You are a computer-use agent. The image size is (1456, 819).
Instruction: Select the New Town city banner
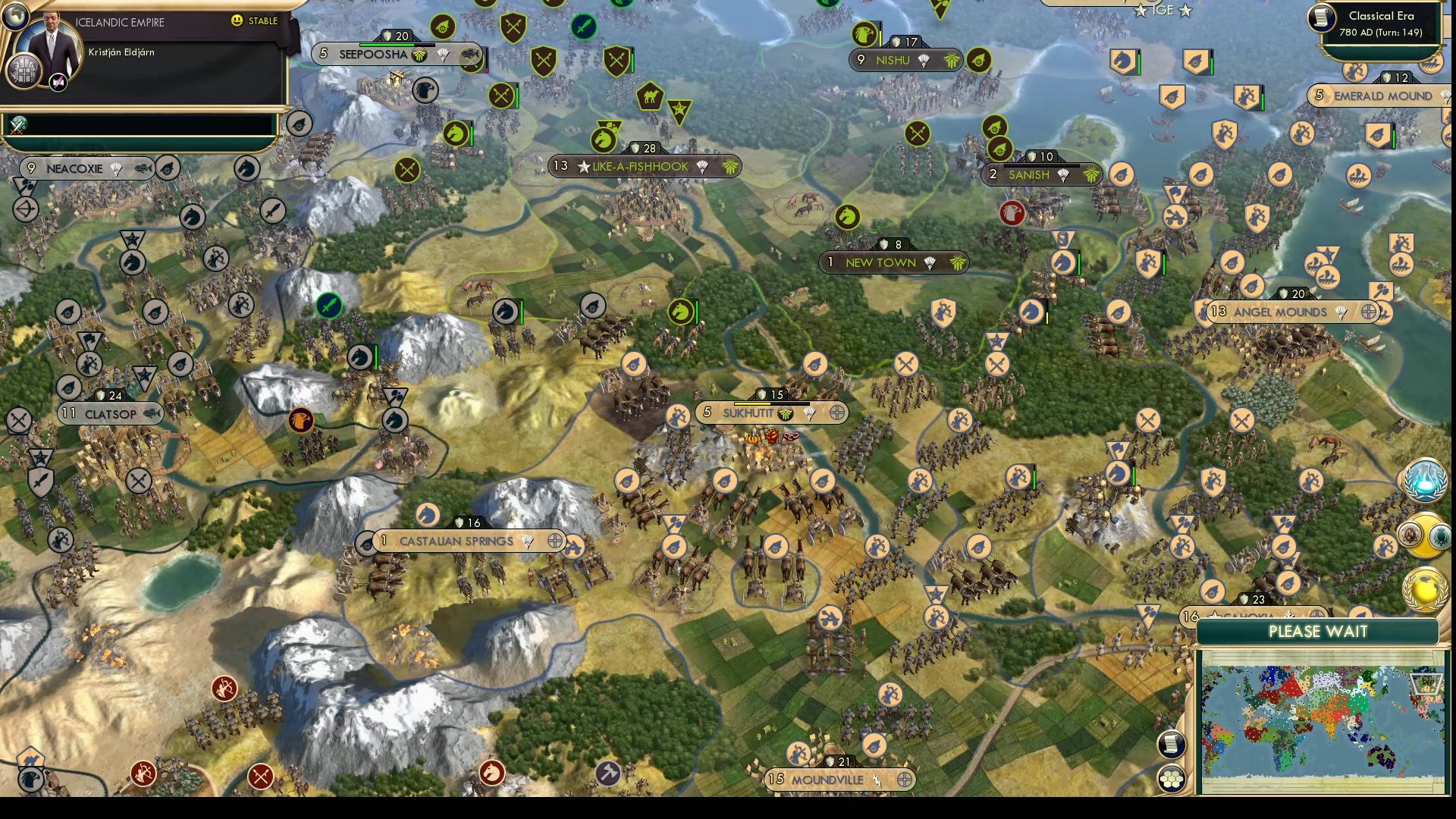coord(883,262)
